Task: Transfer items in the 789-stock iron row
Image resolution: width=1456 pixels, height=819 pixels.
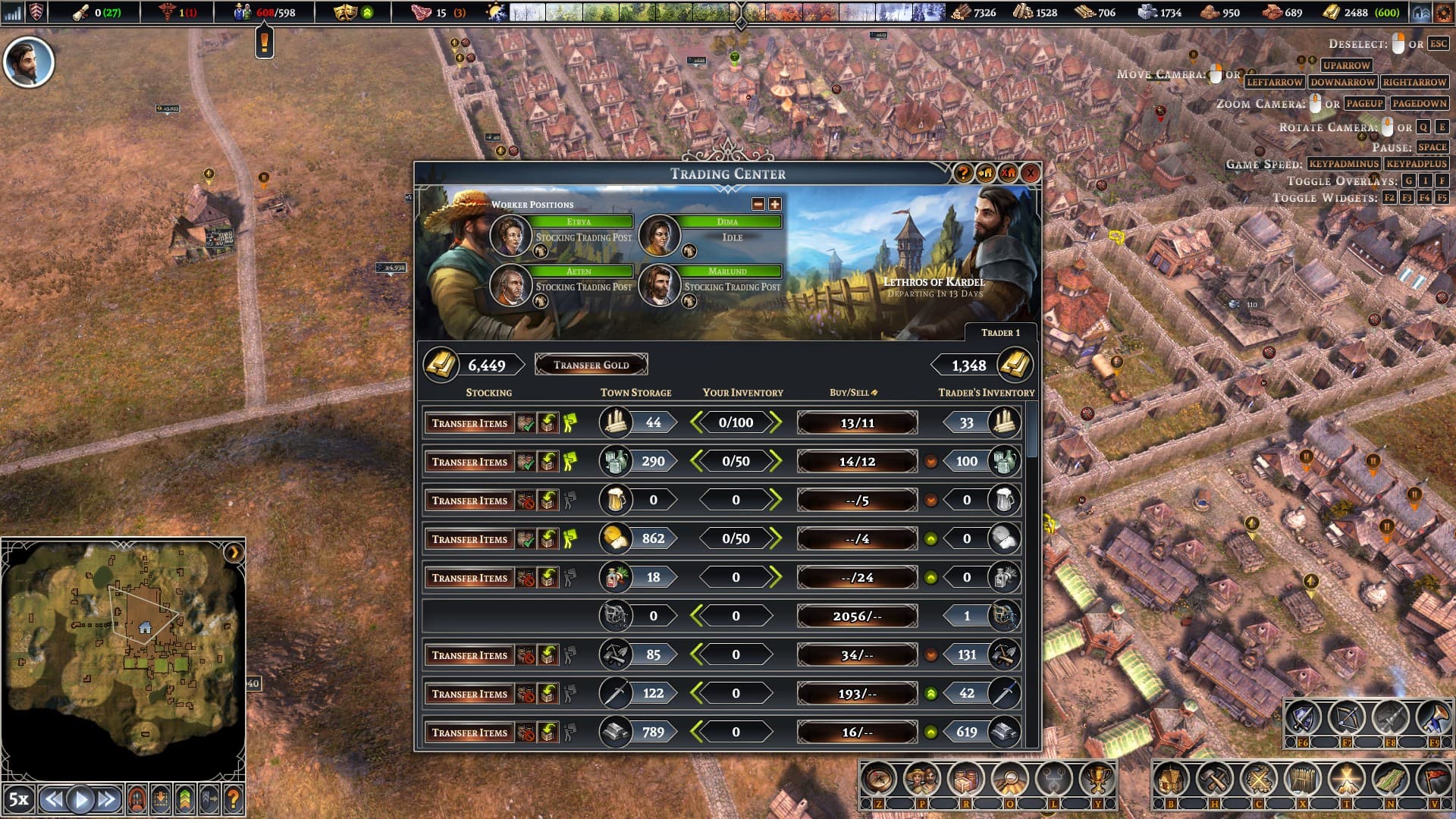Action: click(x=469, y=733)
